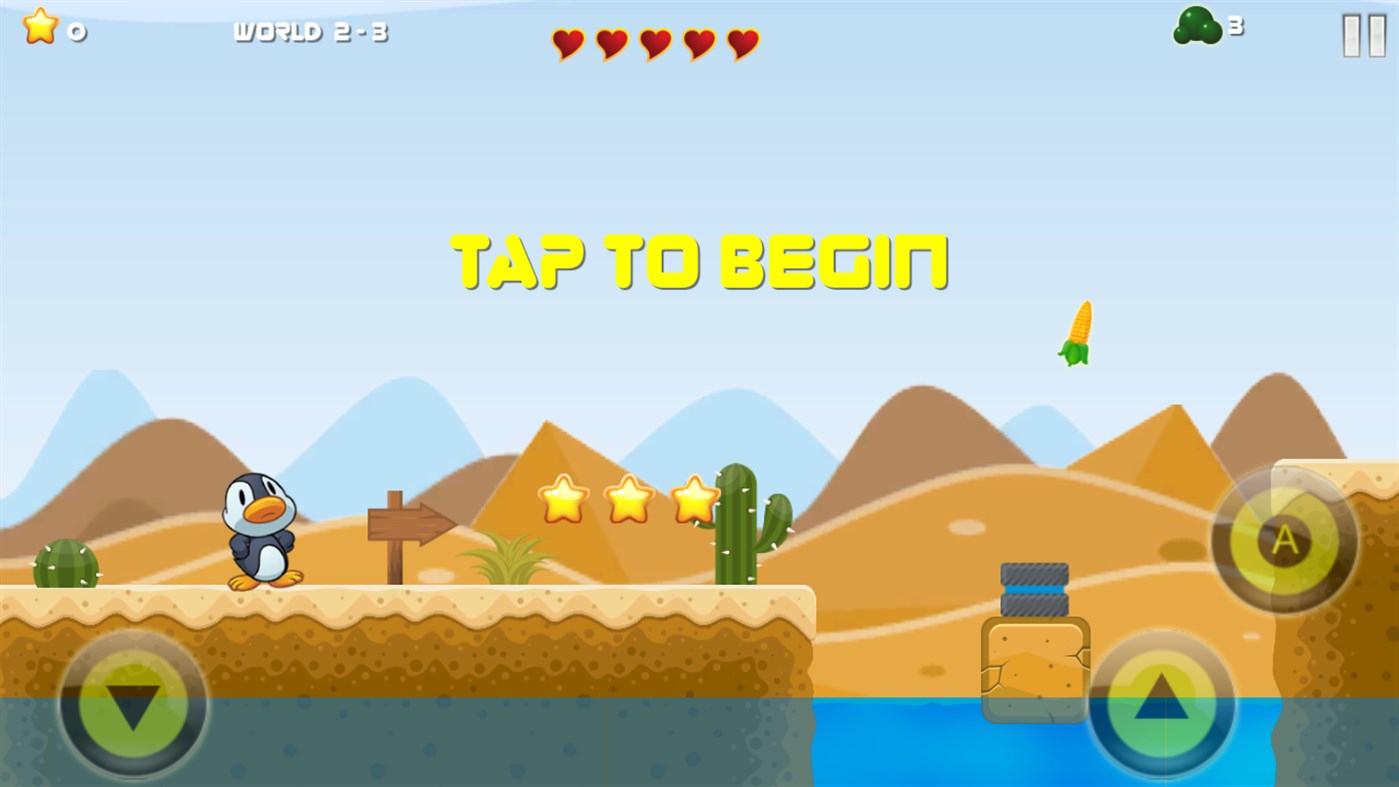
Task: Tap the last heart in the health bar
Action: pyautogui.click(x=741, y=44)
